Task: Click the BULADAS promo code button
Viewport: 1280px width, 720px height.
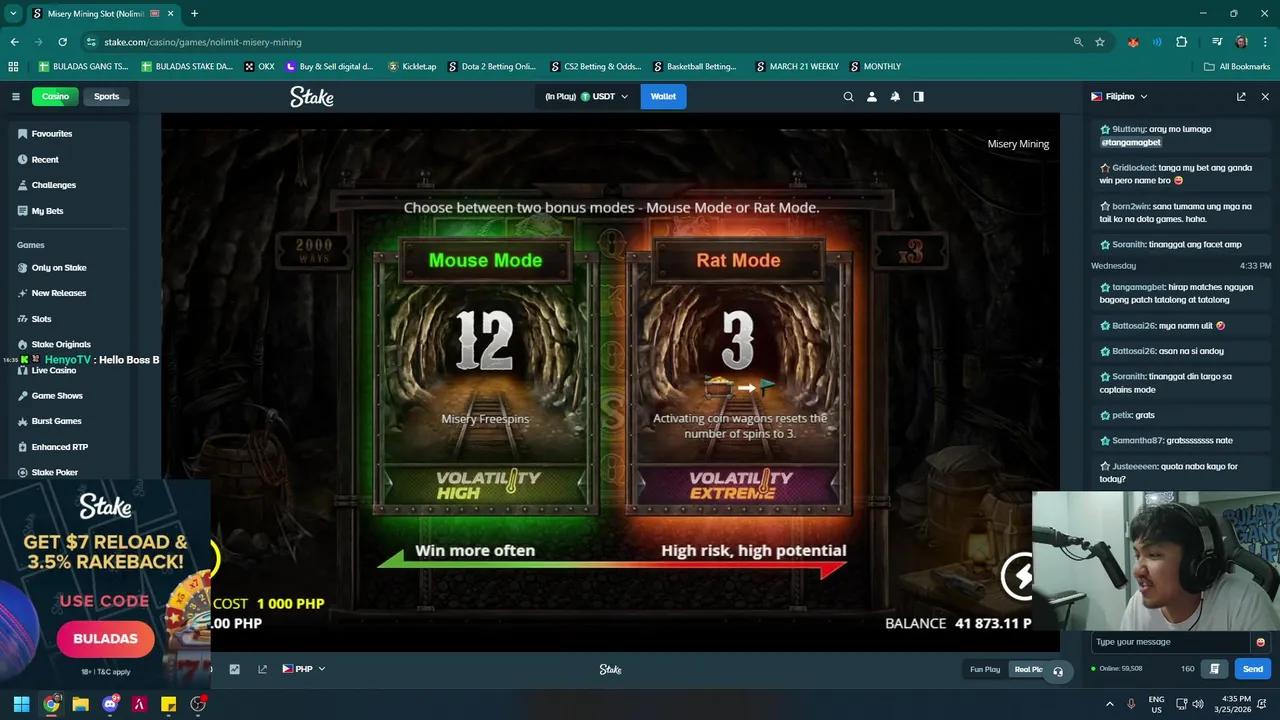Action: pyautogui.click(x=105, y=638)
